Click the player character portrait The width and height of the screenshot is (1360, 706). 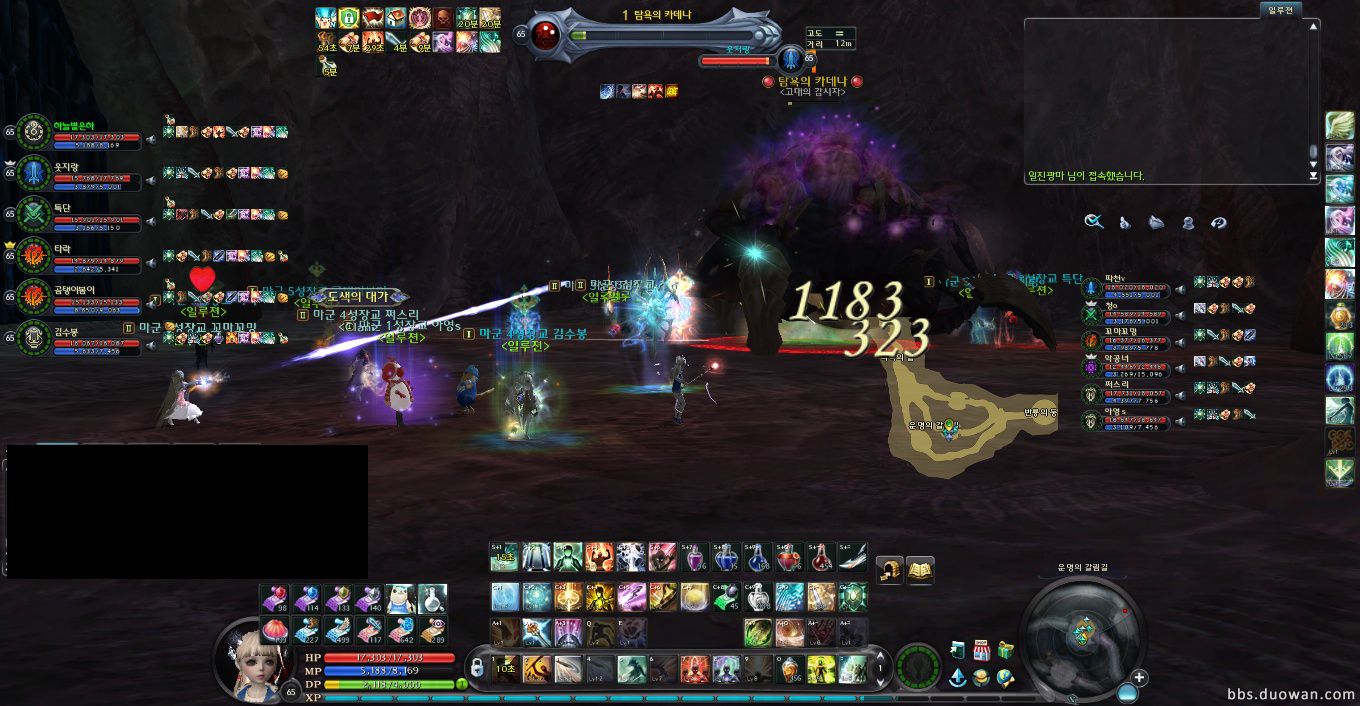point(247,660)
